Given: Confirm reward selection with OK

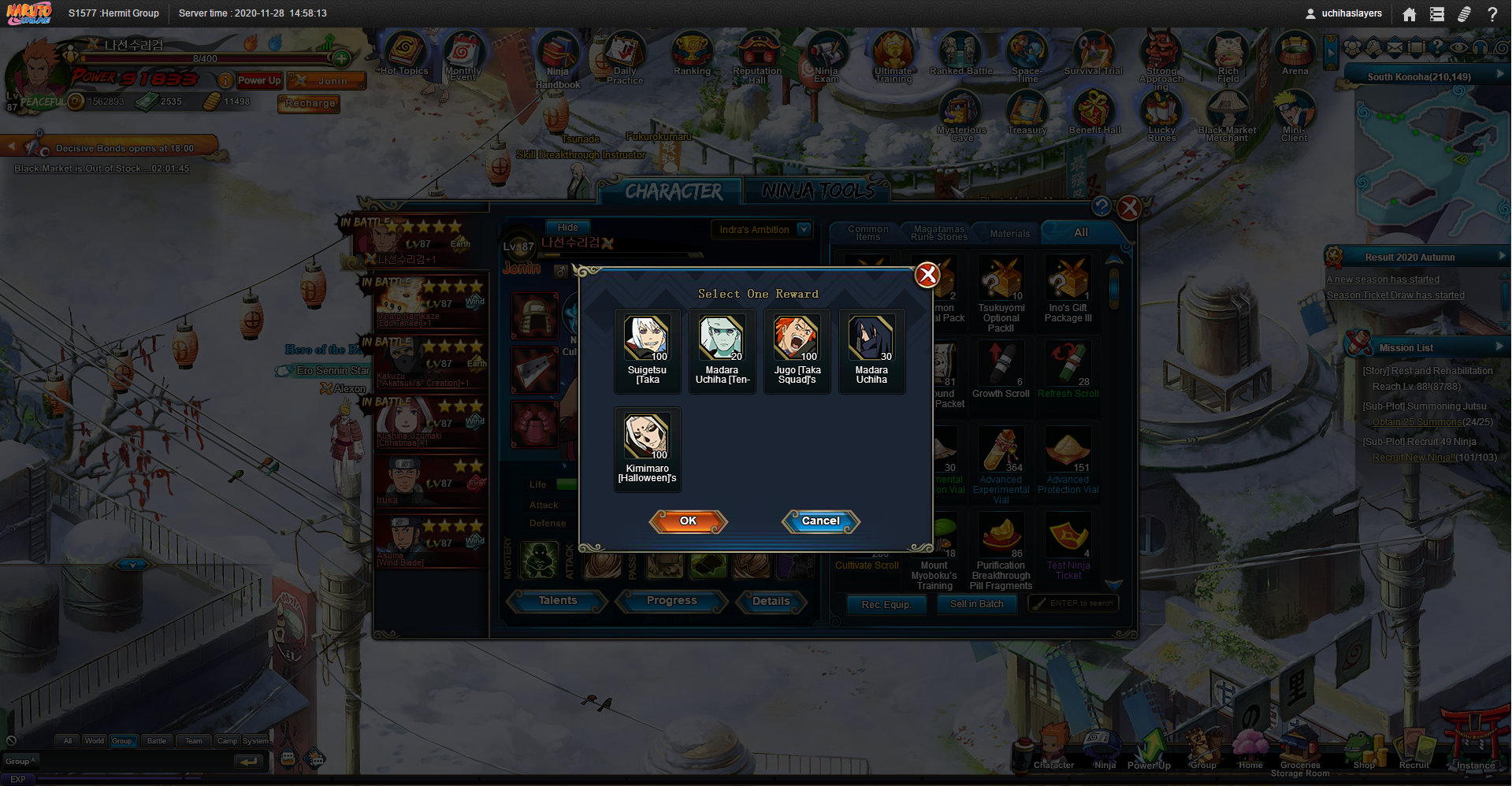Looking at the screenshot, I should (688, 521).
